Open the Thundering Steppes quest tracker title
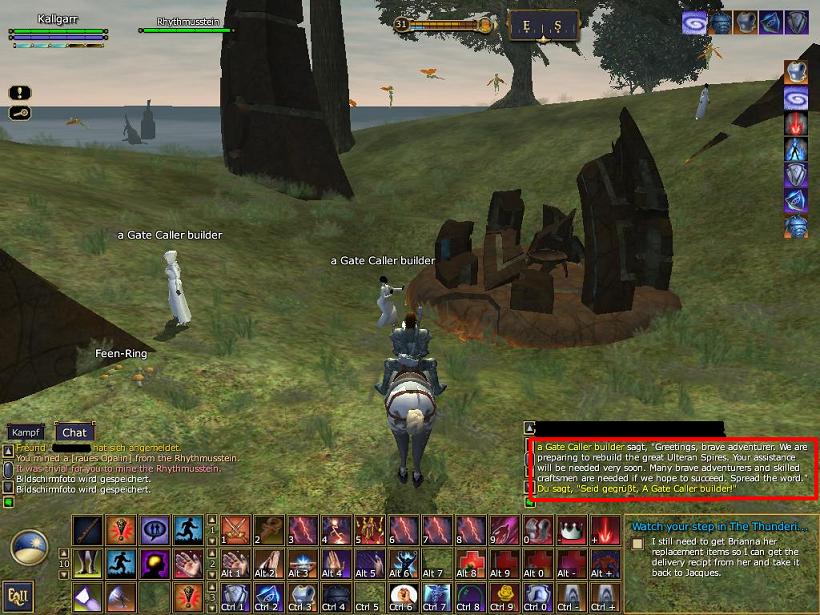The width and height of the screenshot is (820, 615). click(x=717, y=526)
